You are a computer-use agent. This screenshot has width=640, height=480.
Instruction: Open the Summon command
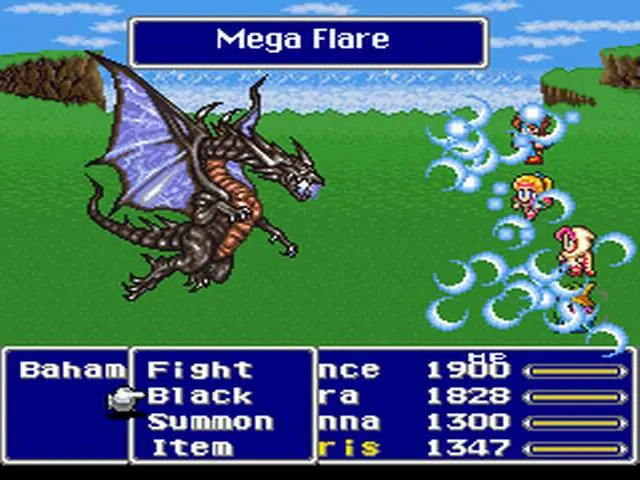pos(210,422)
